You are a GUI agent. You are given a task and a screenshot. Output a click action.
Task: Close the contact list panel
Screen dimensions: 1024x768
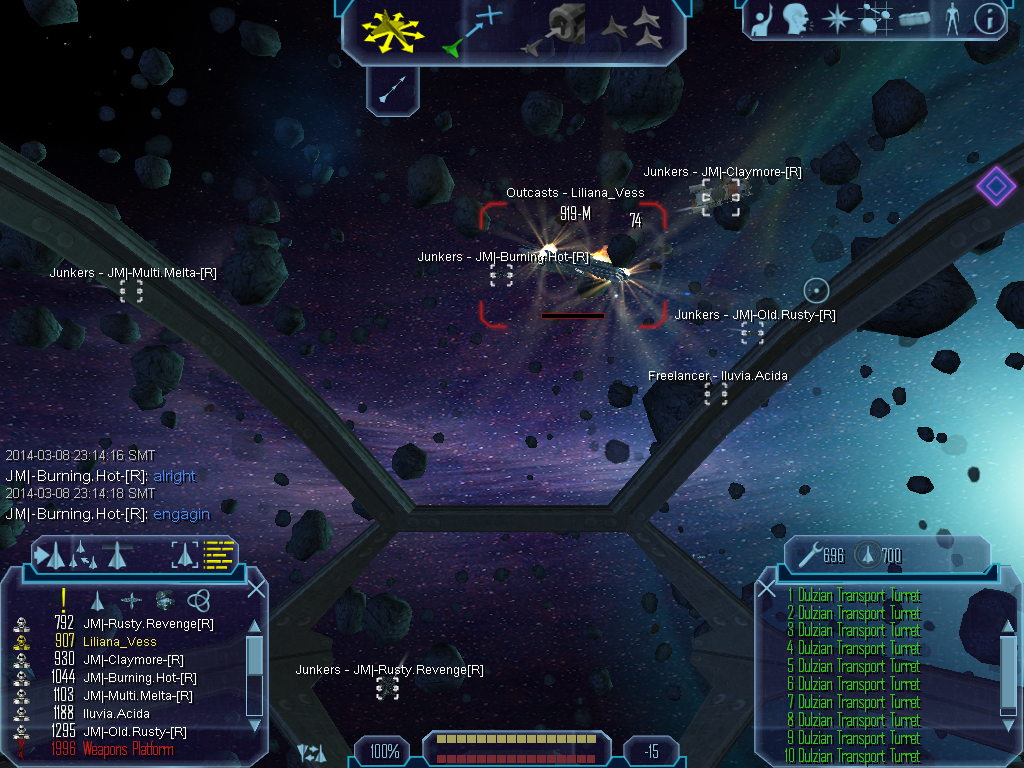coord(256,589)
